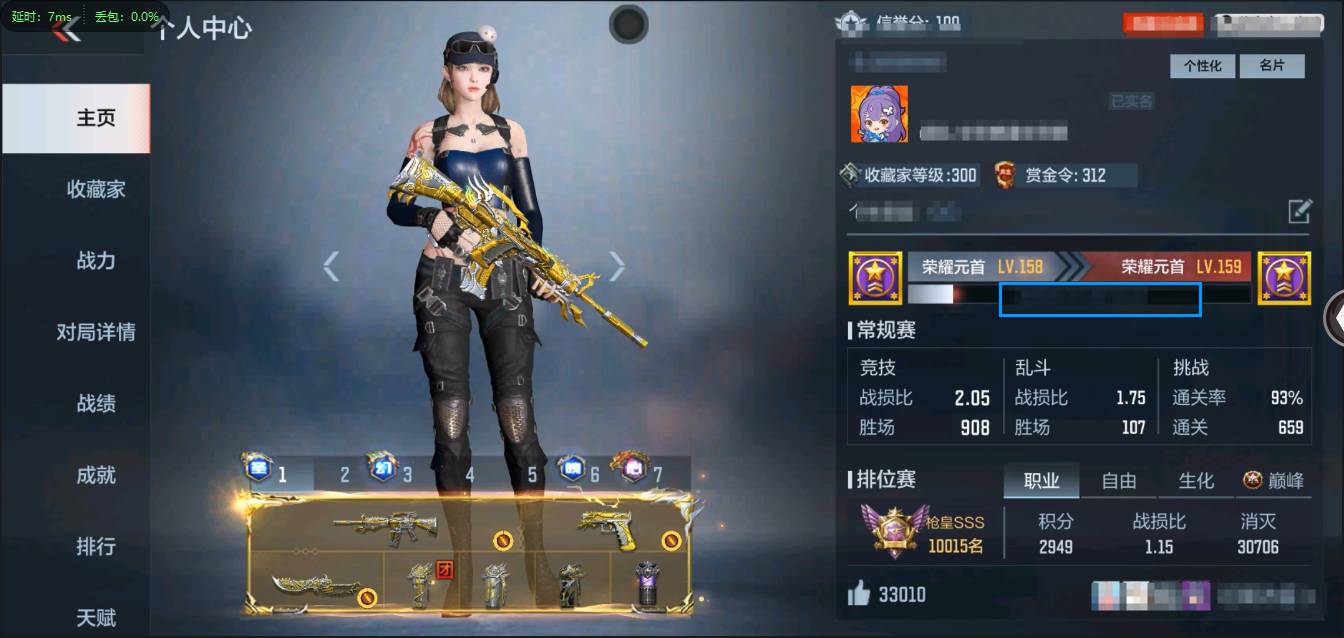Switch to the 天赋 talents page
This screenshot has width=1344, height=638.
(96, 617)
